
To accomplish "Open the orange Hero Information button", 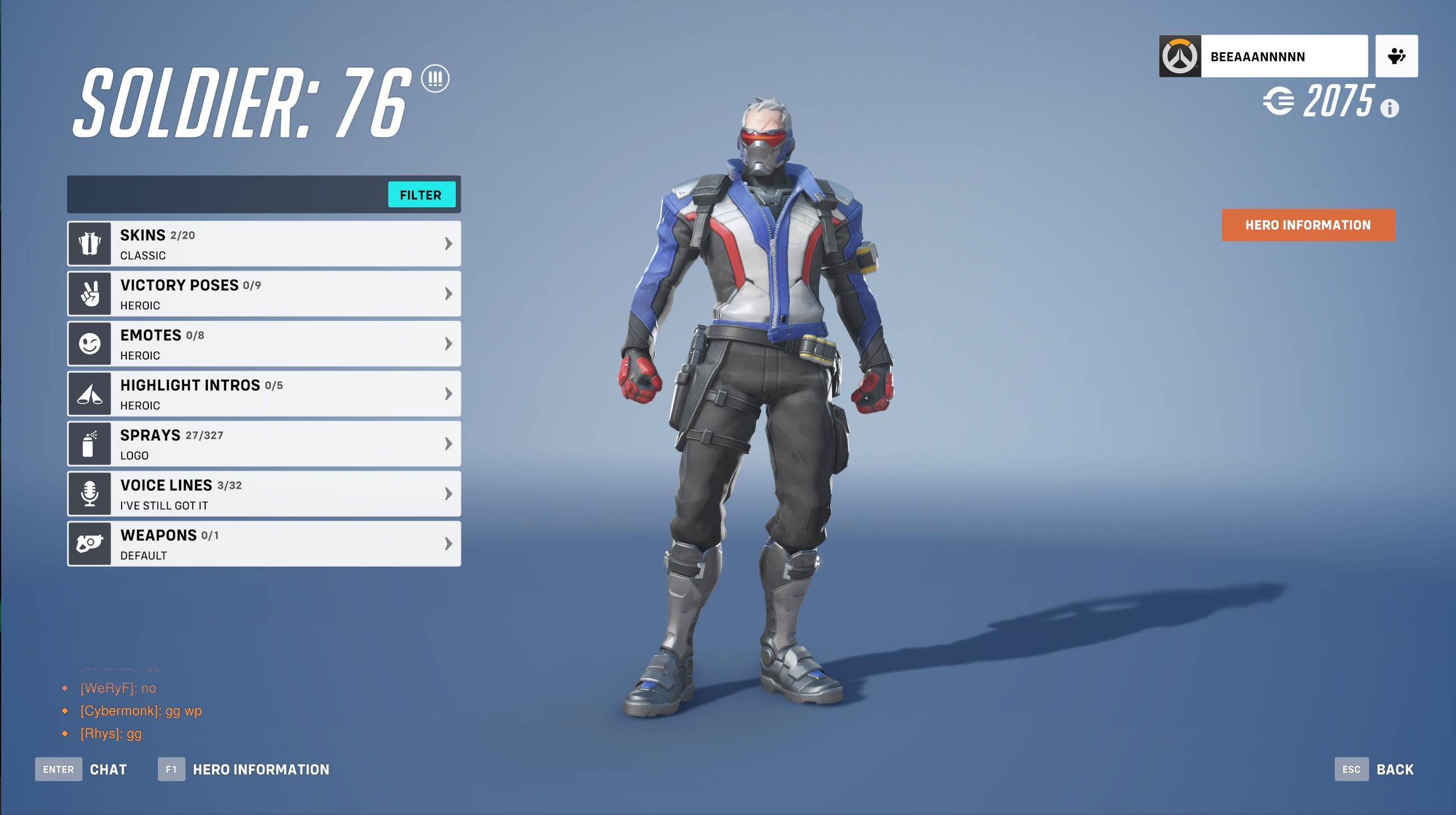I will 1308,224.
